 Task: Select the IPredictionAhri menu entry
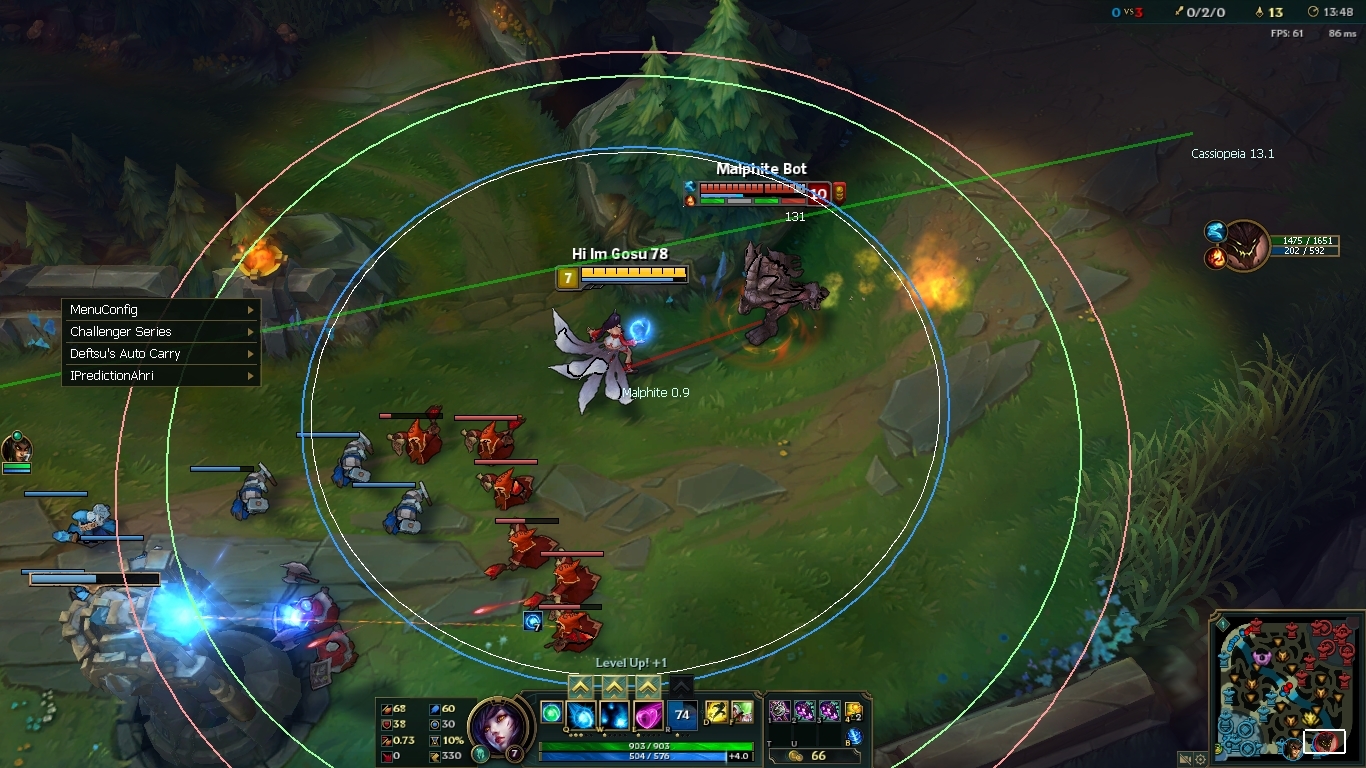pyautogui.click(x=160, y=376)
